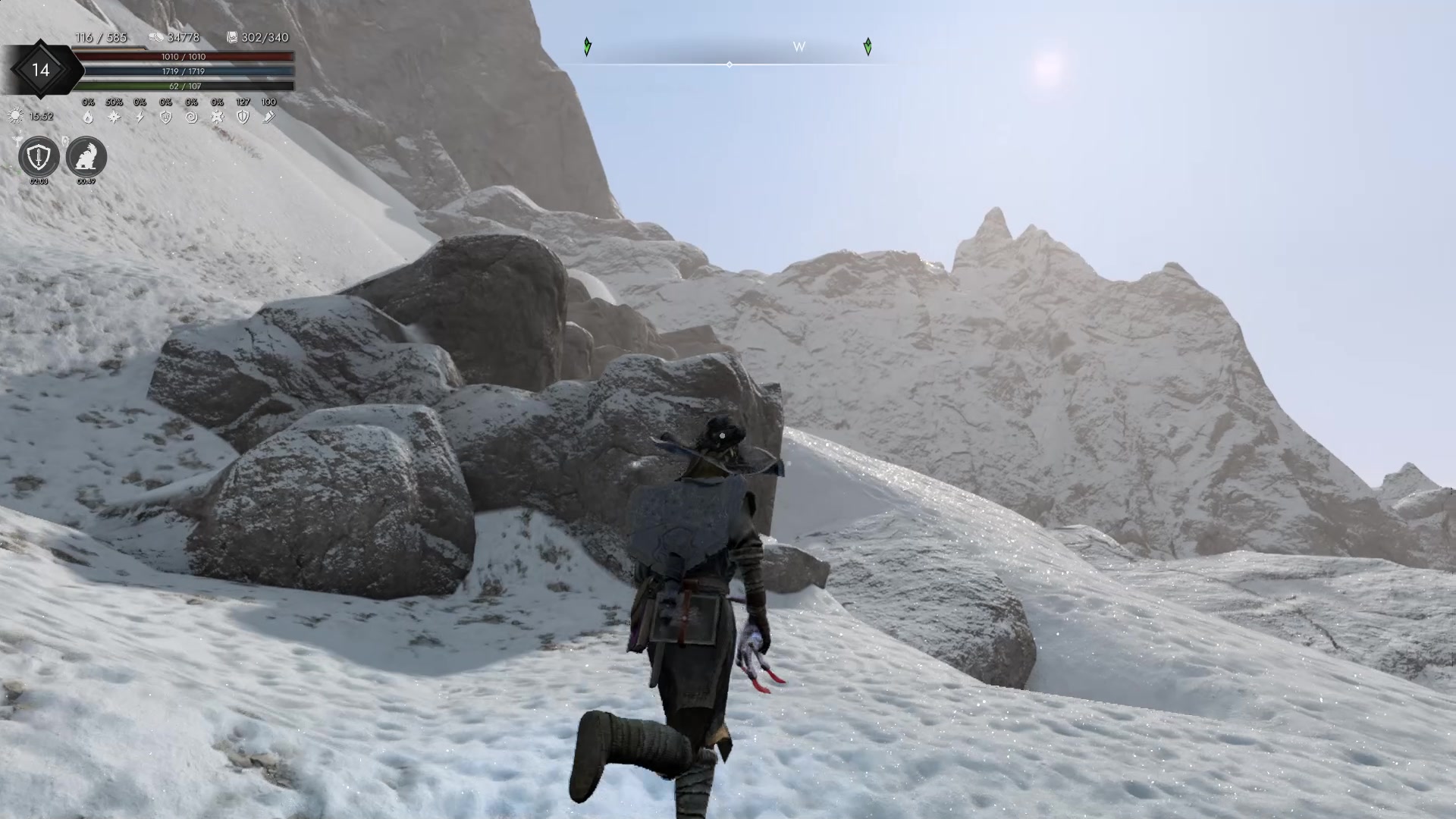Select the lightning resistance icon
The width and height of the screenshot is (1456, 819).
pyautogui.click(x=140, y=118)
